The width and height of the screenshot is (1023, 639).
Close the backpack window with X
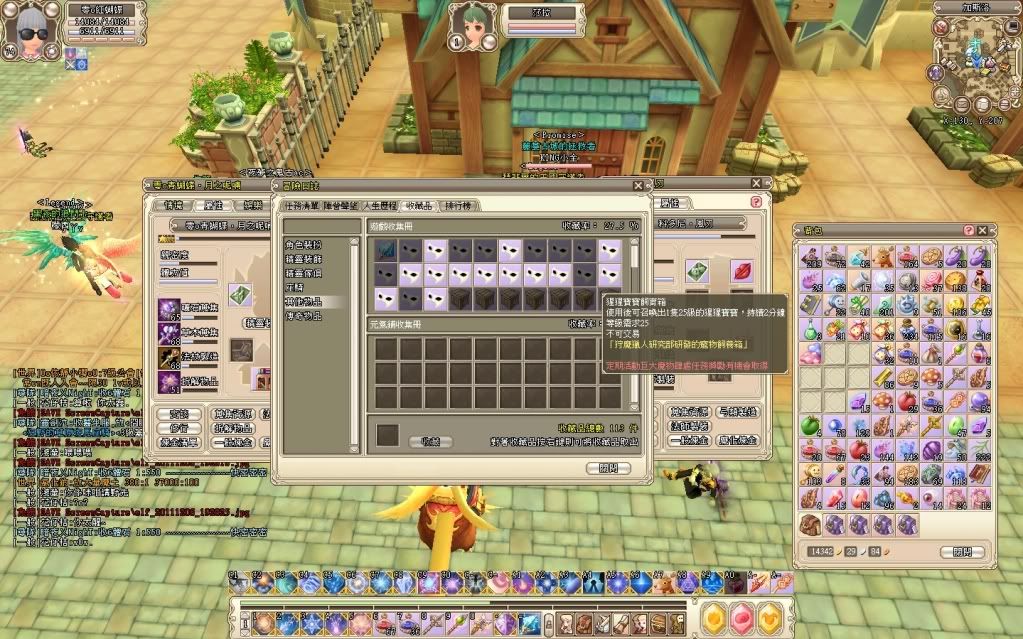[x=983, y=231]
